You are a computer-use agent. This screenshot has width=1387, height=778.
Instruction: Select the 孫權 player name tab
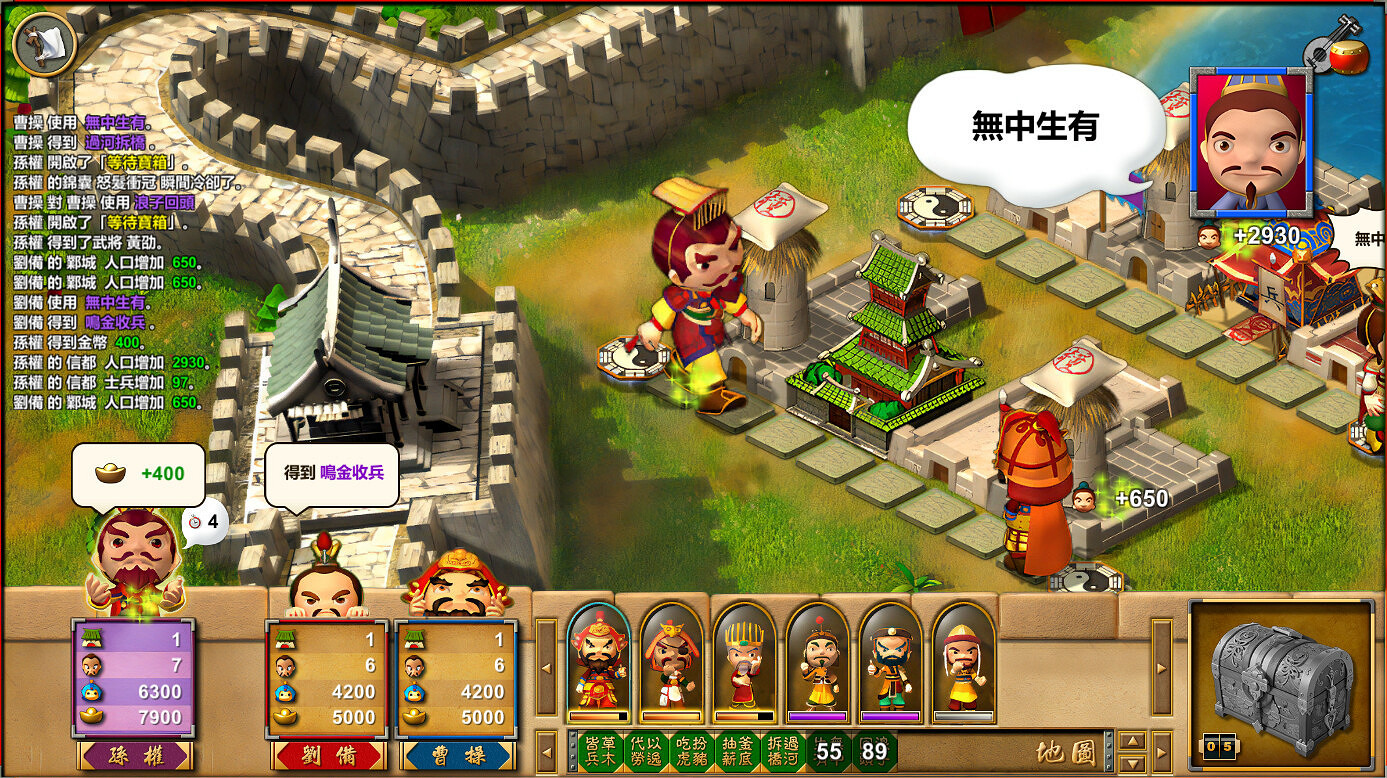[x=136, y=756]
